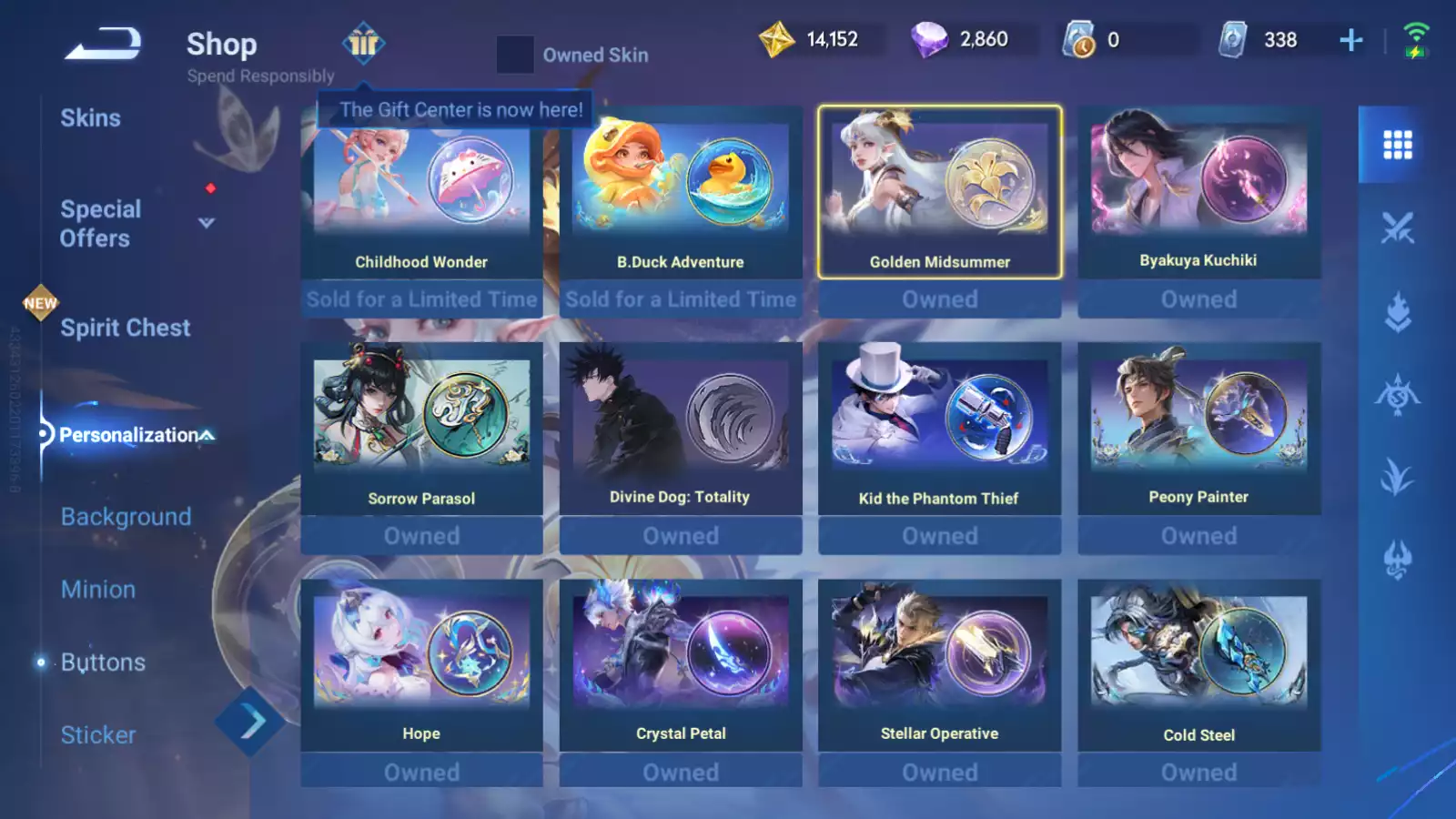Switch to the Background subcategory
The image size is (1456, 819).
[x=126, y=517]
